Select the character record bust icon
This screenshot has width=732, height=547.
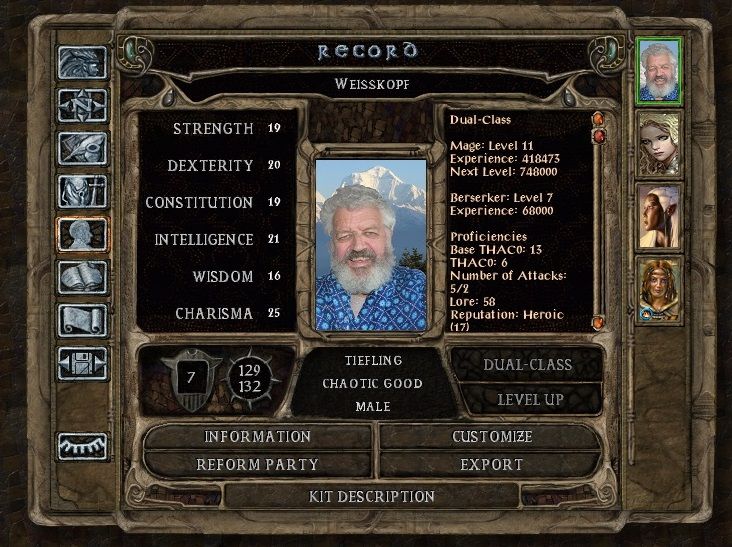82,234
